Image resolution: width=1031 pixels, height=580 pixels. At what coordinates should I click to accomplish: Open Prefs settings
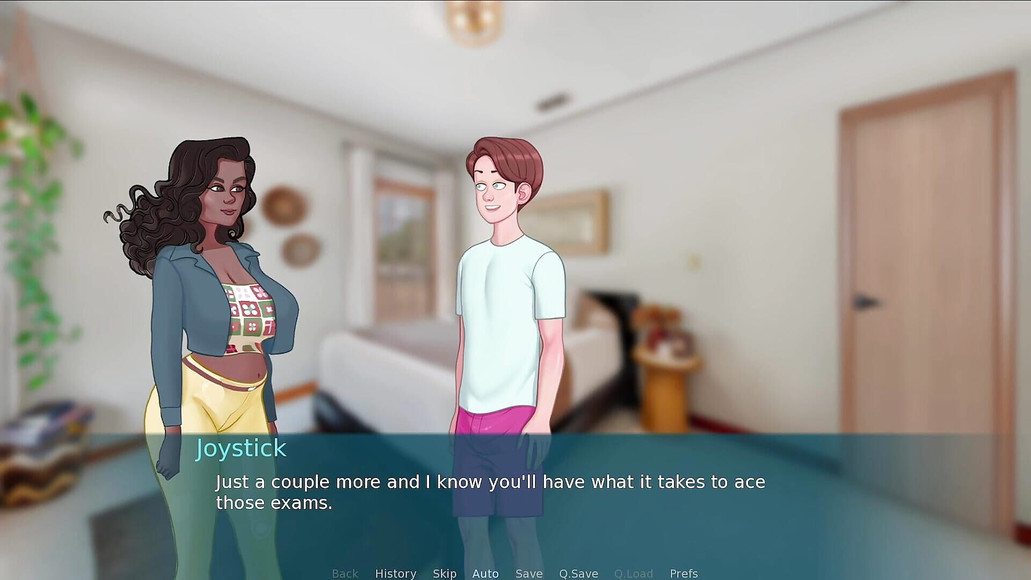click(684, 573)
